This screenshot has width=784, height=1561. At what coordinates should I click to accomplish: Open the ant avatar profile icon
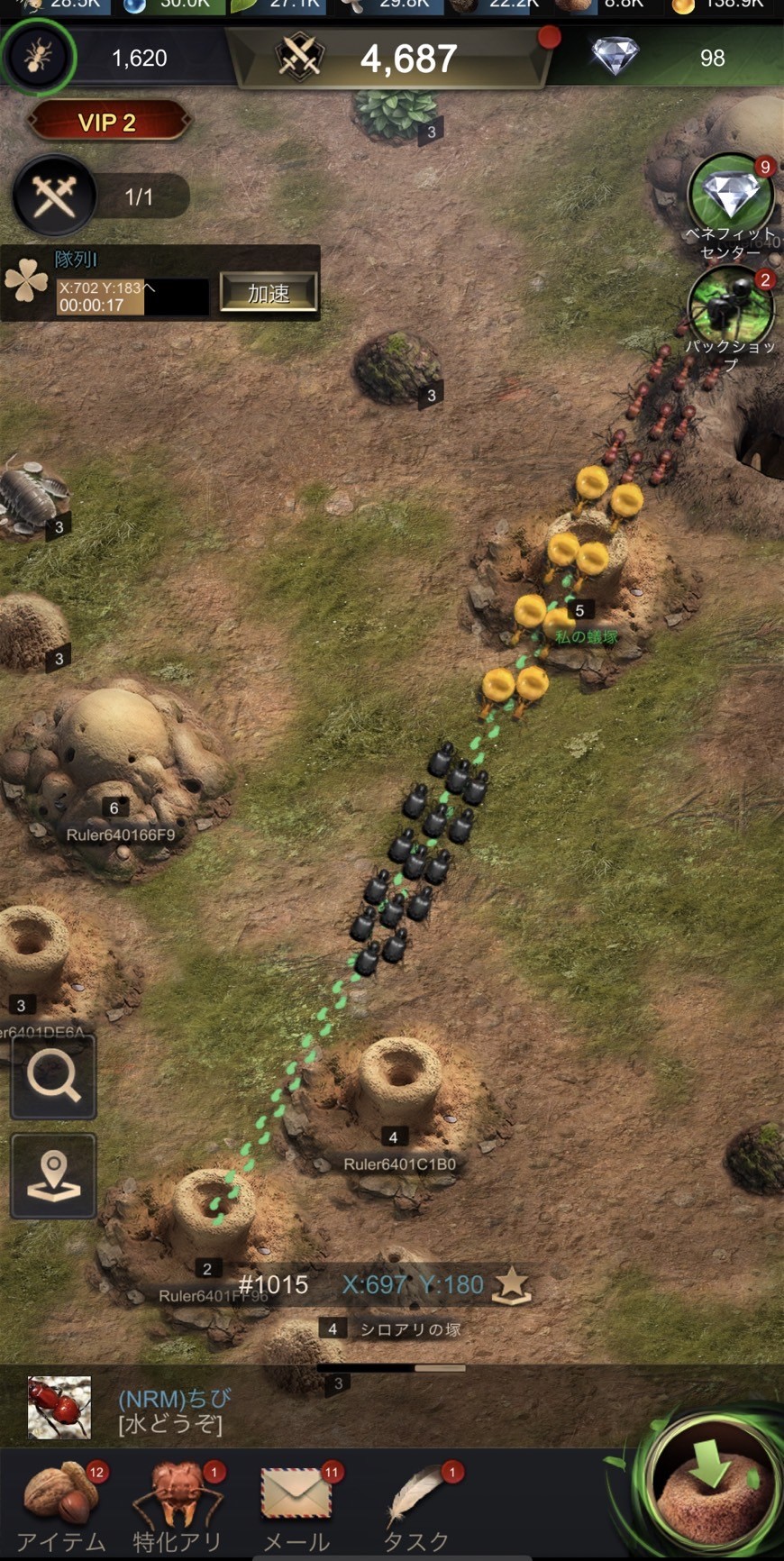[38, 58]
